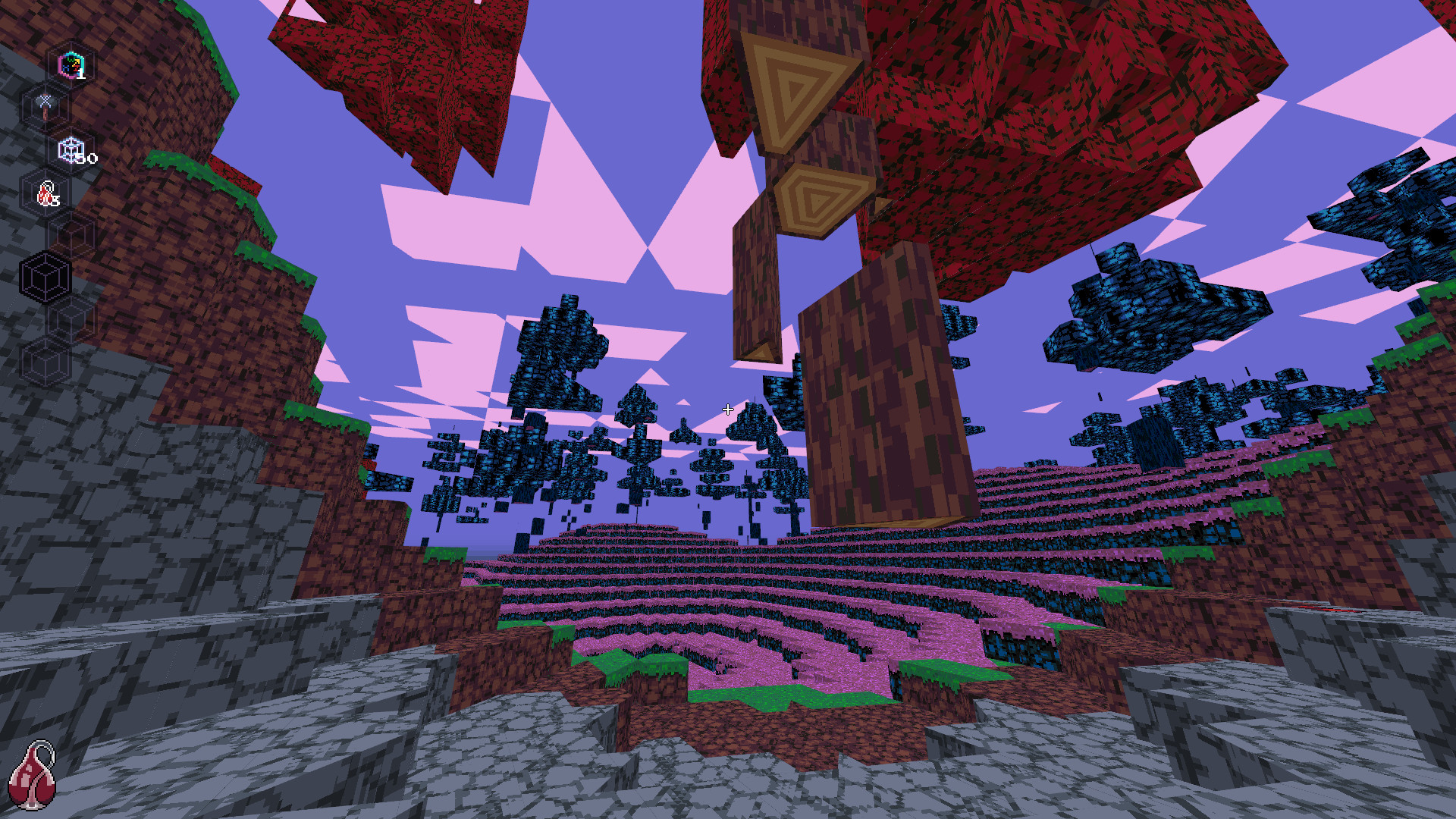Click the quantity label showing 30
This screenshot has height=819, width=1456.
point(86,160)
